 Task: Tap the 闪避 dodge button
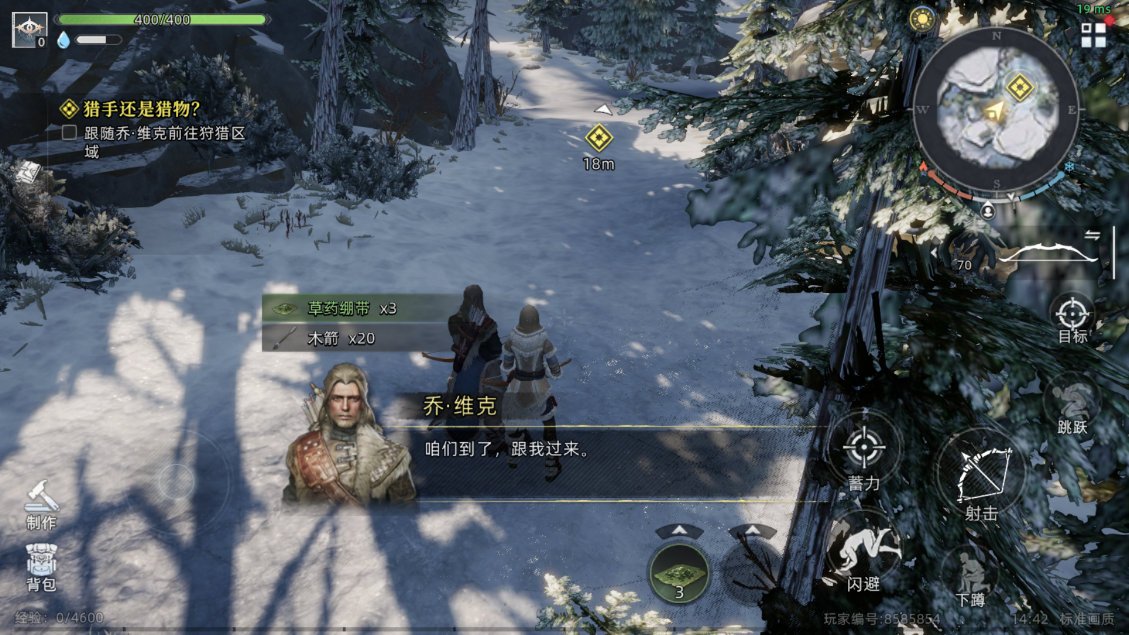(862, 551)
